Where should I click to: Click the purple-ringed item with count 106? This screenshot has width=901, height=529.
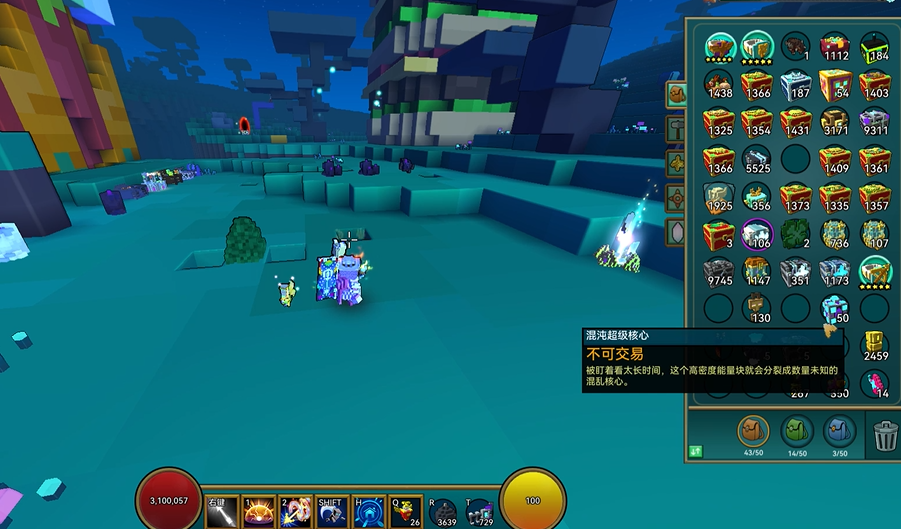757,234
